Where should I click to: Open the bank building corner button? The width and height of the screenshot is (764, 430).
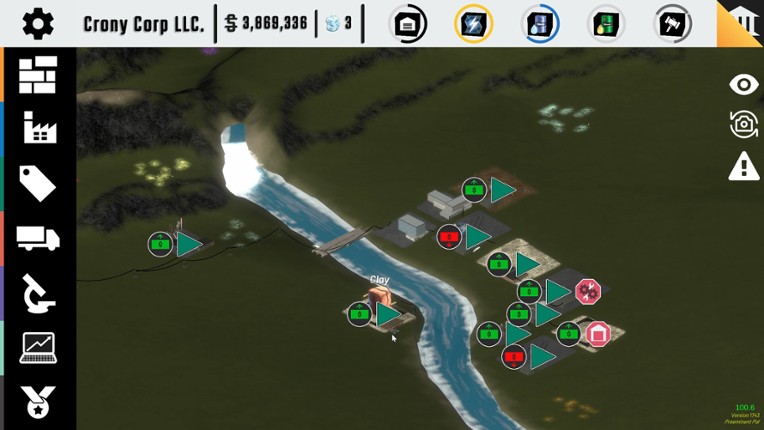pyautogui.click(x=744, y=20)
